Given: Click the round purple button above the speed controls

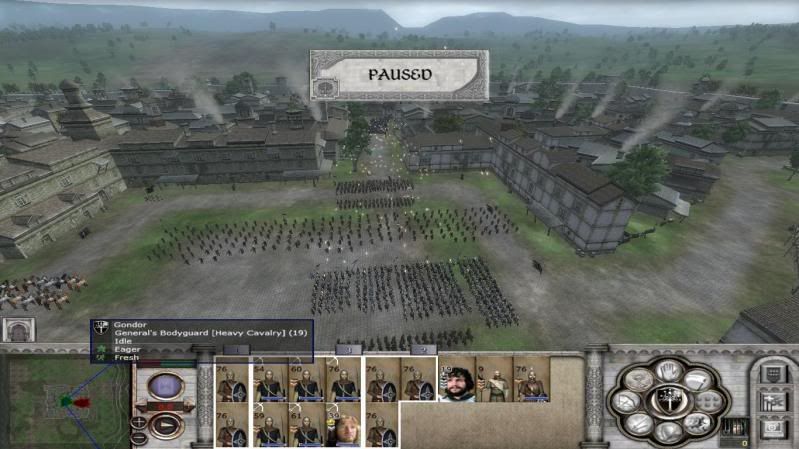Looking at the screenshot, I should [x=166, y=387].
